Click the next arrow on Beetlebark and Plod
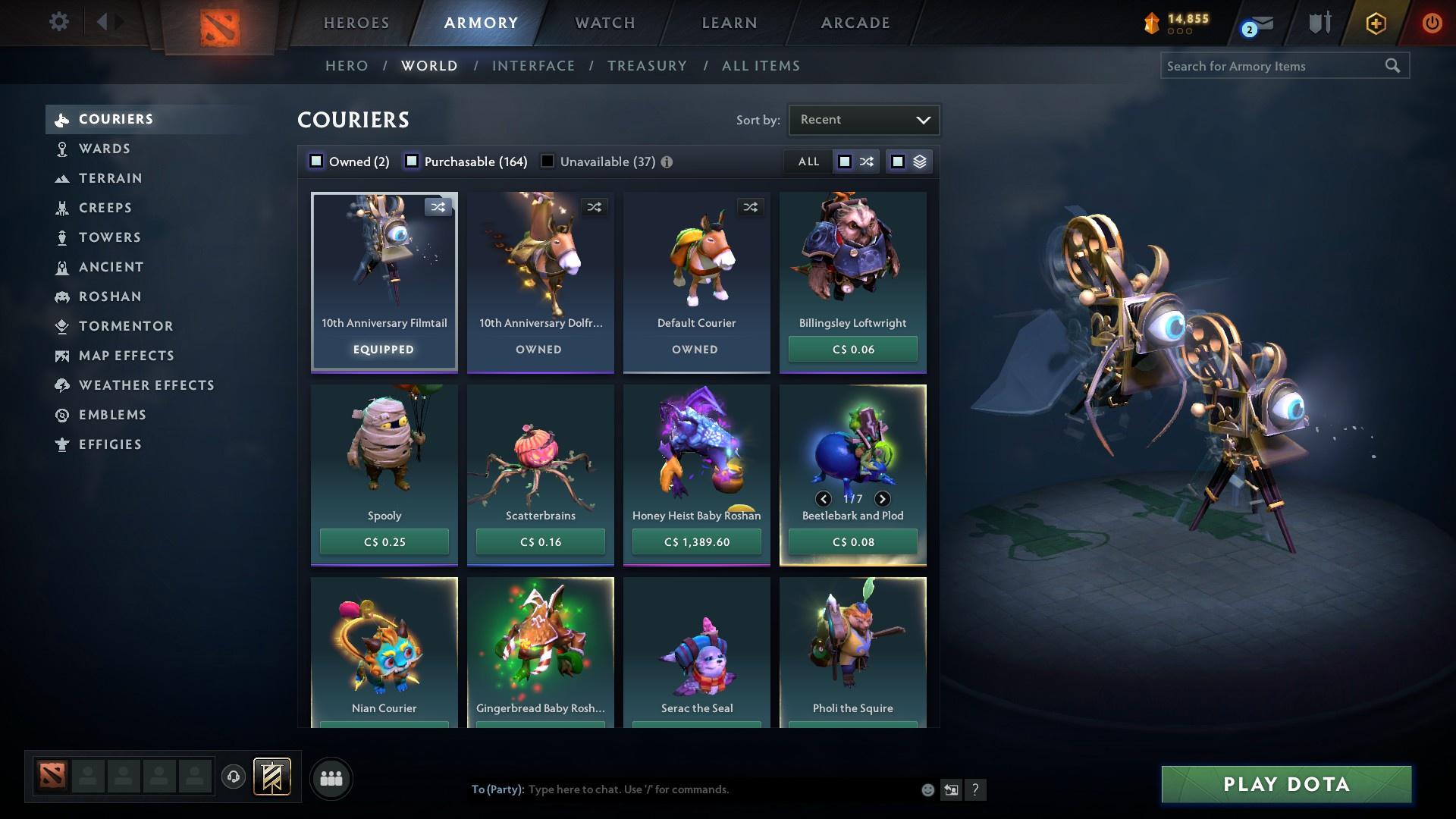The image size is (1456, 819). 882,499
